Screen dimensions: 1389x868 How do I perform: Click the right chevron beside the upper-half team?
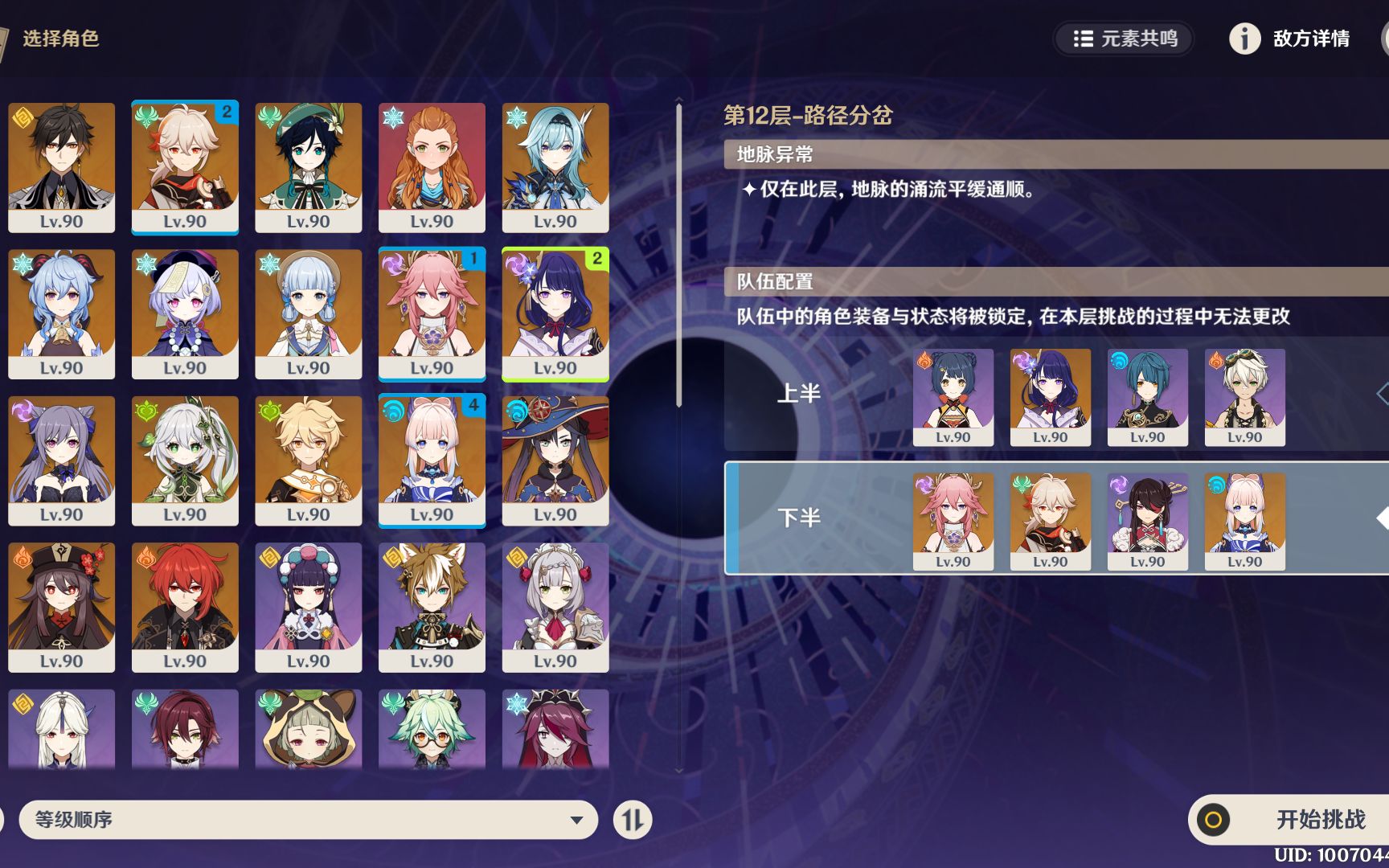coord(1384,394)
